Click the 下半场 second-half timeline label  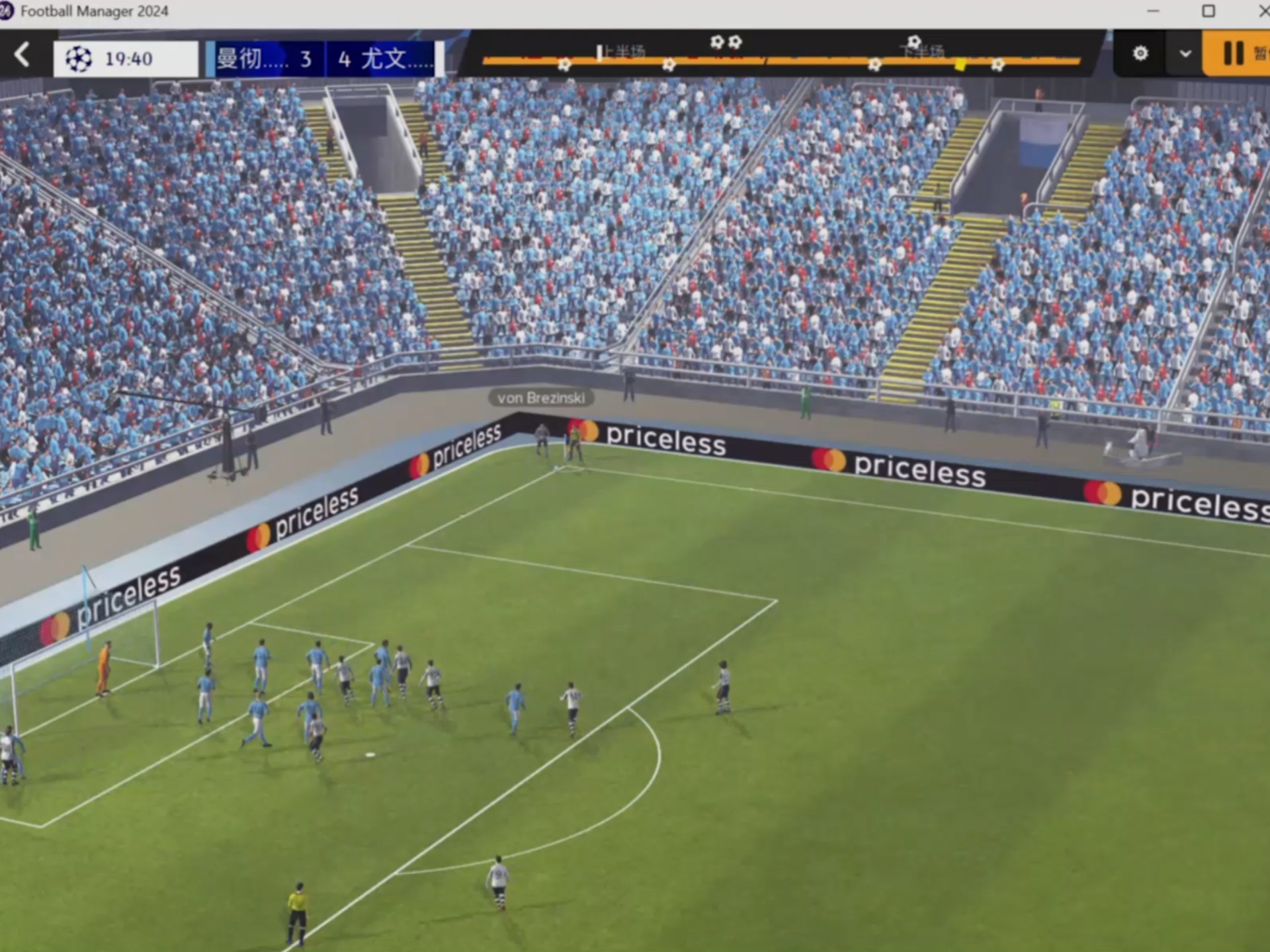coord(923,51)
